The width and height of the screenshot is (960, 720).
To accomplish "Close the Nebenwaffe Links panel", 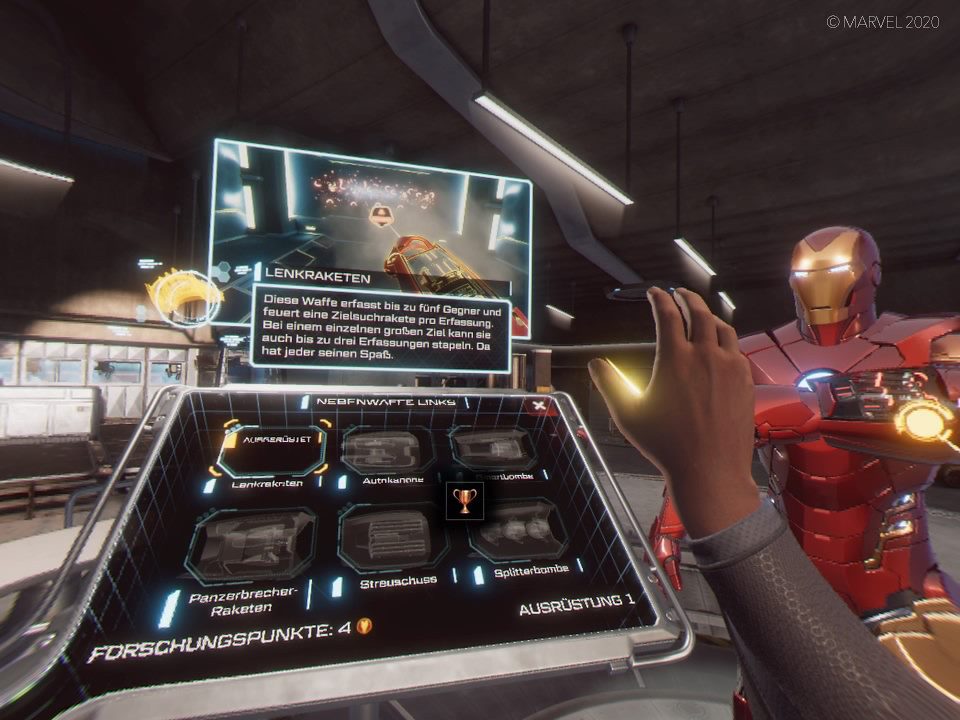I will [x=540, y=405].
